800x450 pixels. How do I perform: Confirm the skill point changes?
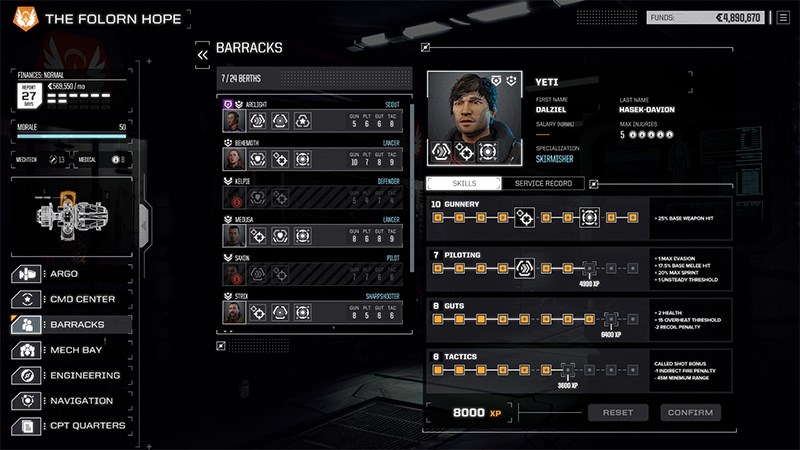tap(690, 412)
